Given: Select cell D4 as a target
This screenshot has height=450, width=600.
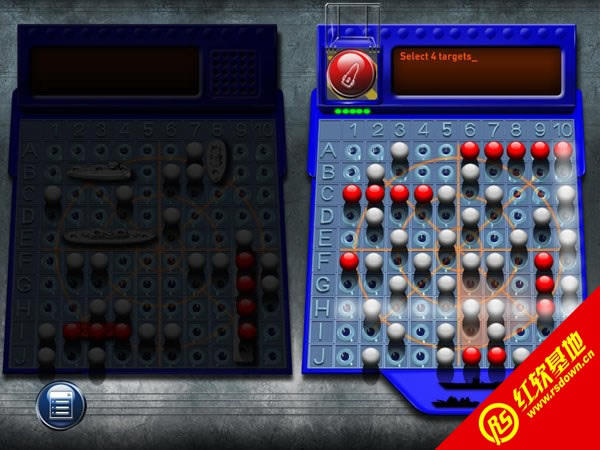Looking at the screenshot, I should coord(422,217).
